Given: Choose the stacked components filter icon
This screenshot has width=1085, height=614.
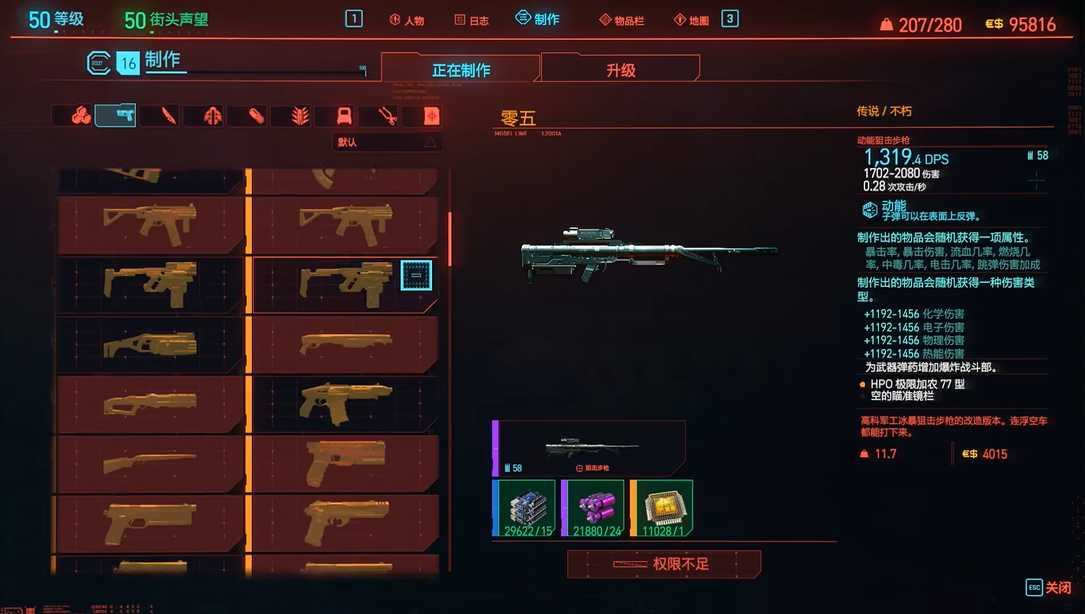Looking at the screenshot, I should click(x=81, y=116).
